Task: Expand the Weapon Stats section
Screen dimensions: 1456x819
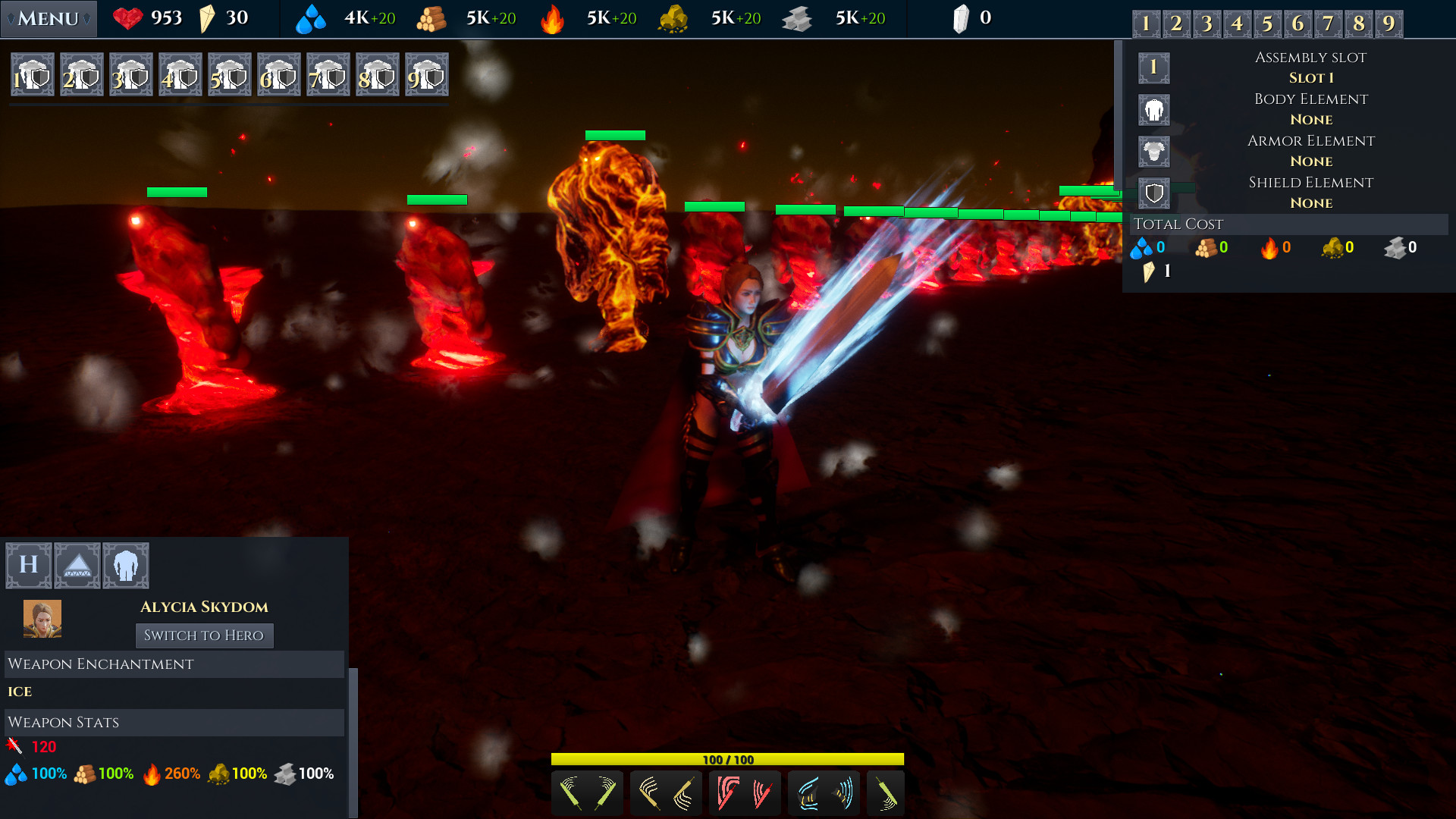Action: 64,723
